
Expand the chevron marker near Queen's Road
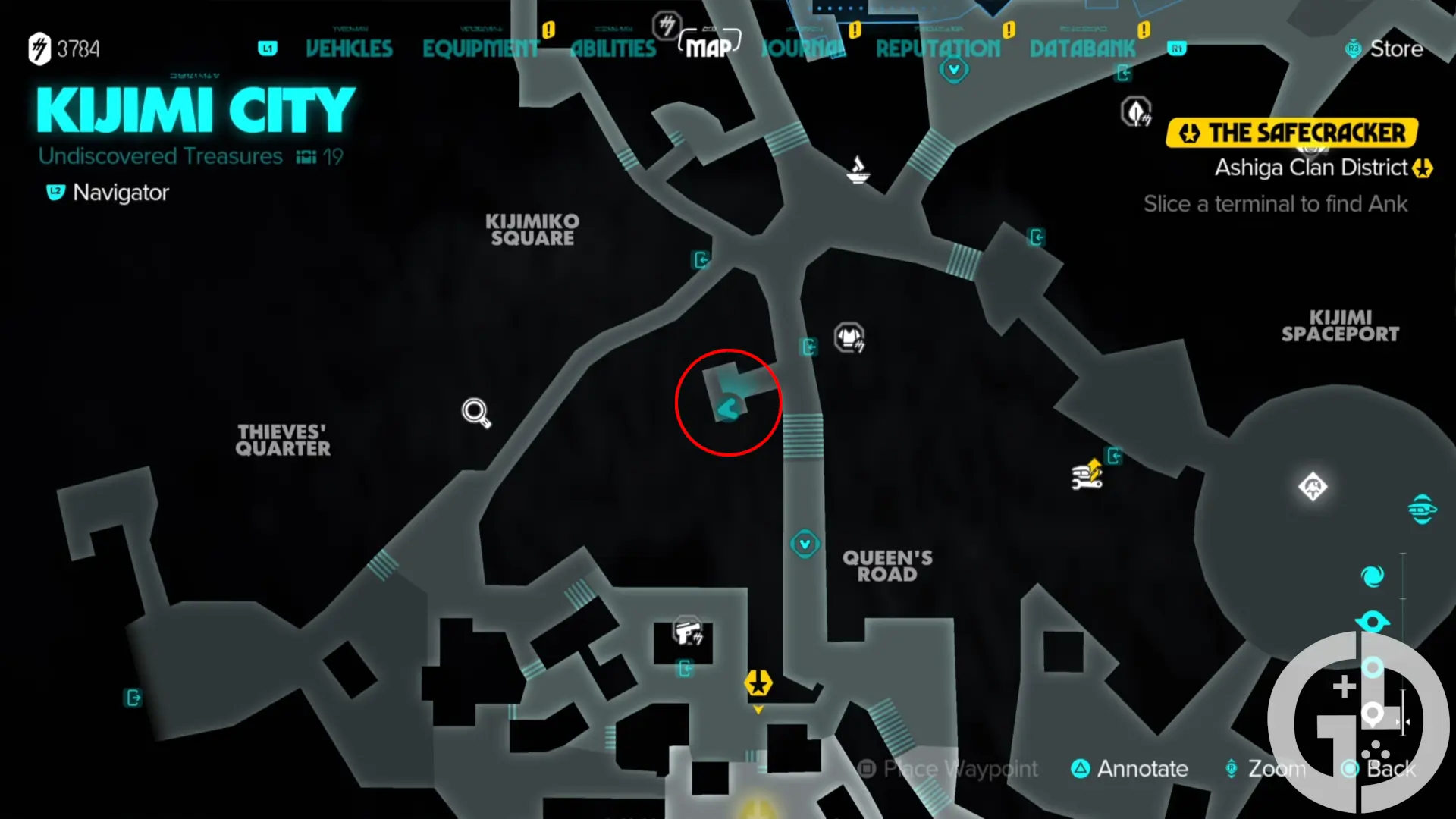(805, 544)
